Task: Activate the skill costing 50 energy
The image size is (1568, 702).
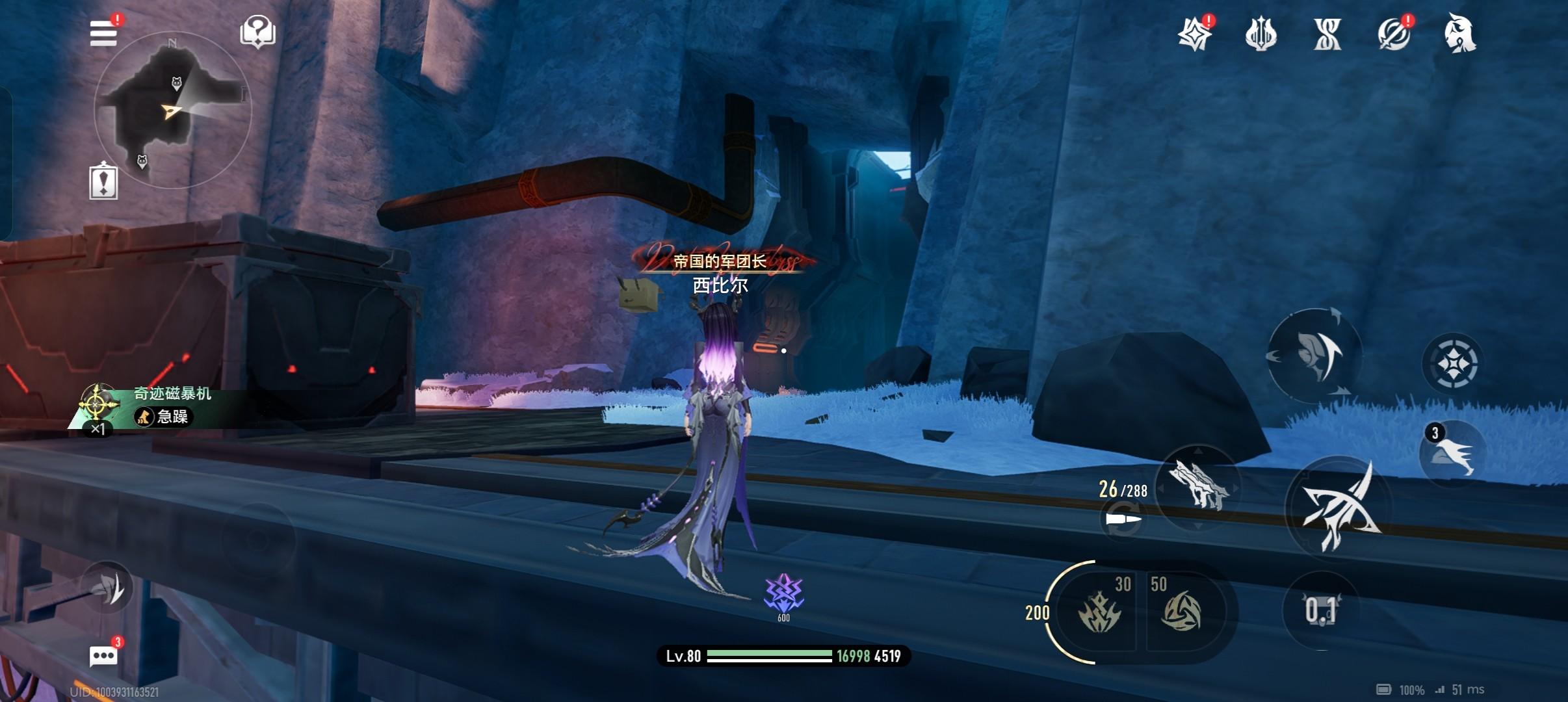Action: (x=1181, y=611)
